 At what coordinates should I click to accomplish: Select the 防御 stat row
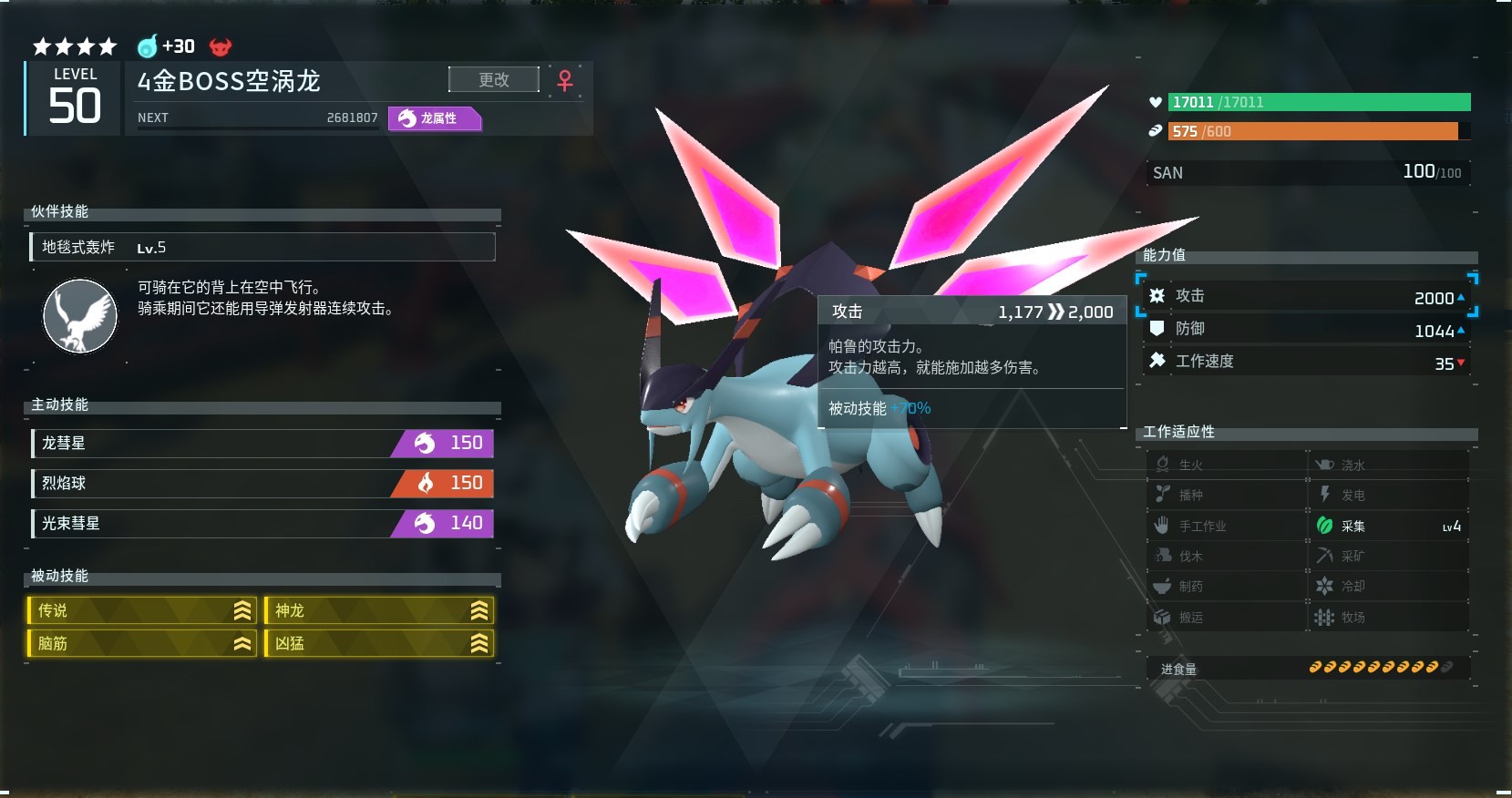[1305, 330]
